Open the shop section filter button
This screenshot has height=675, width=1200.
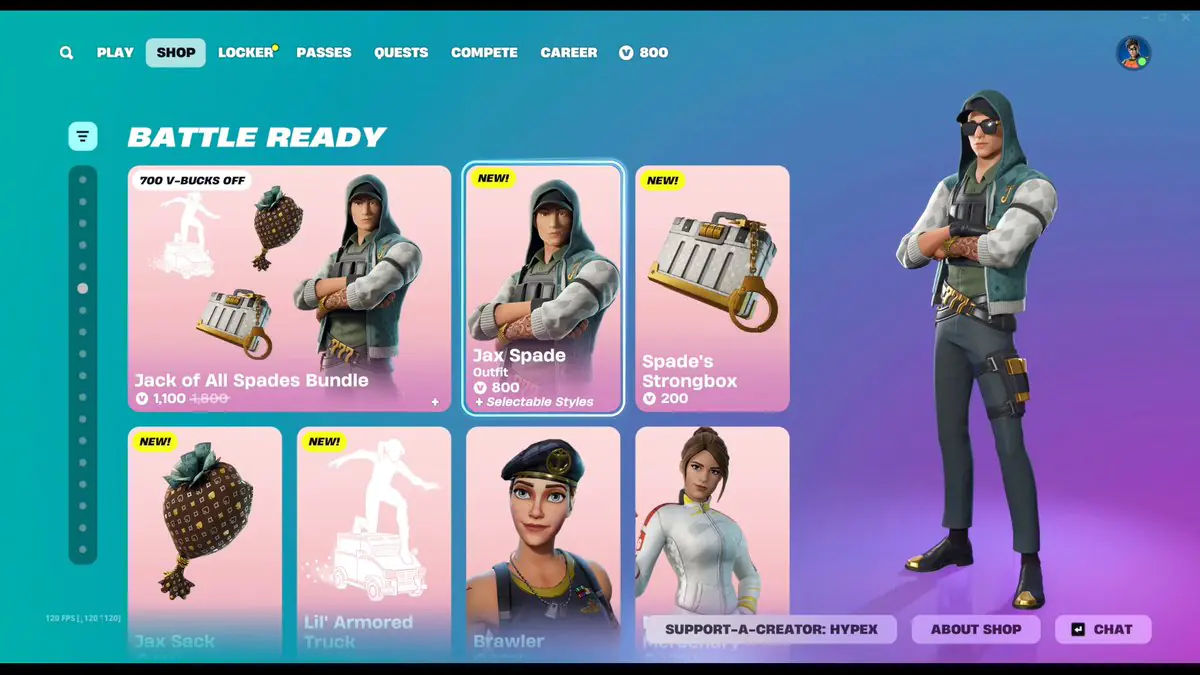pos(83,136)
